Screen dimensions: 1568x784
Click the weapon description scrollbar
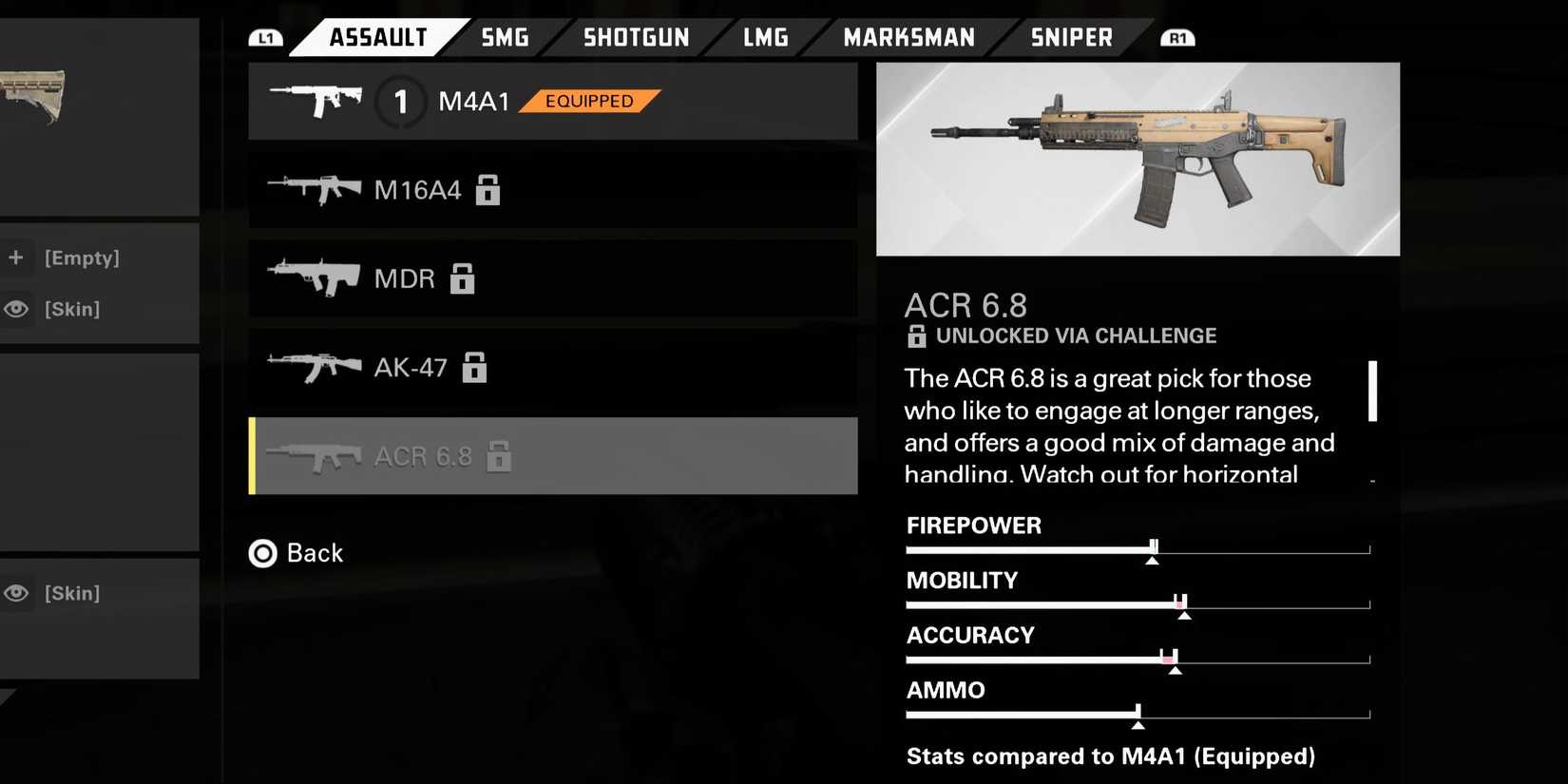tap(1372, 391)
